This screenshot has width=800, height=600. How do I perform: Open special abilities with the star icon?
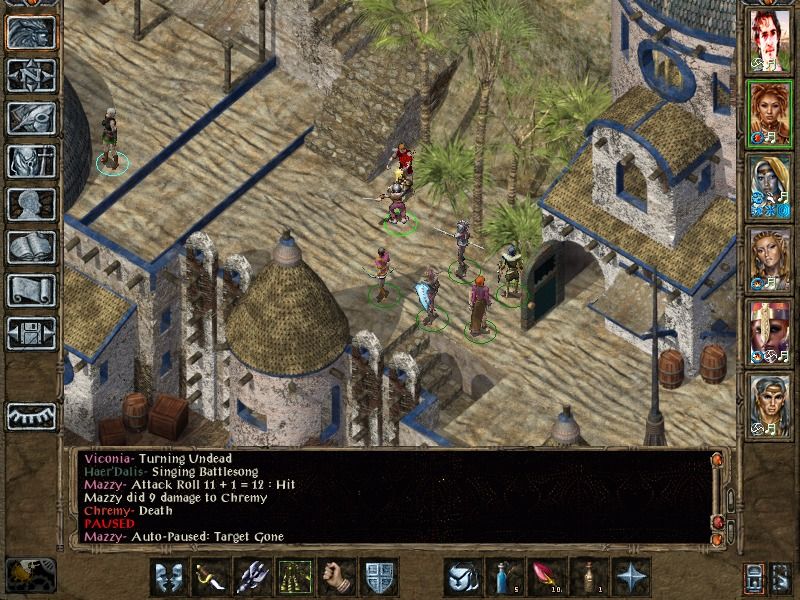click(632, 576)
